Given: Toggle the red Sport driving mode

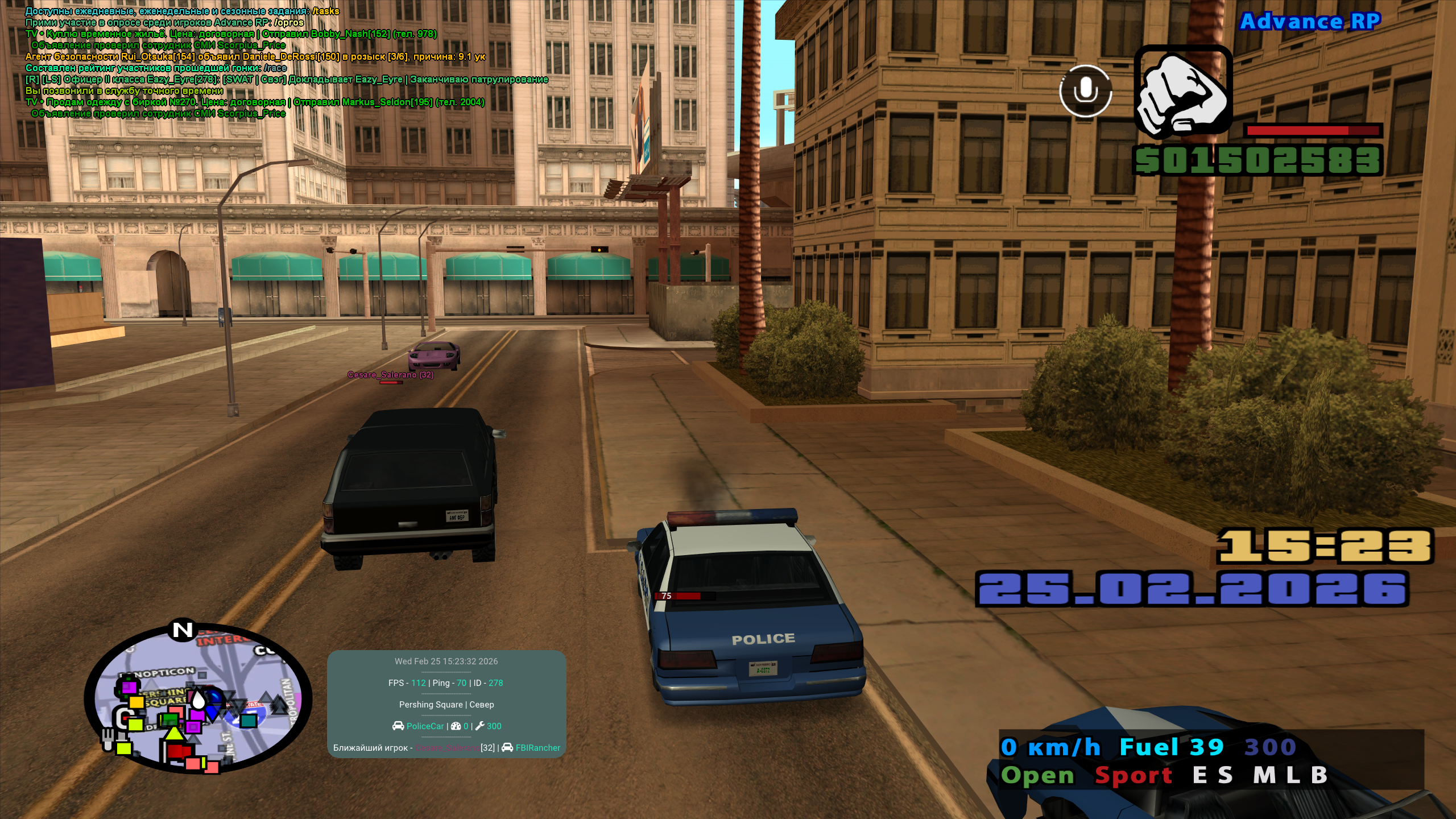Looking at the screenshot, I should tap(1133, 775).
